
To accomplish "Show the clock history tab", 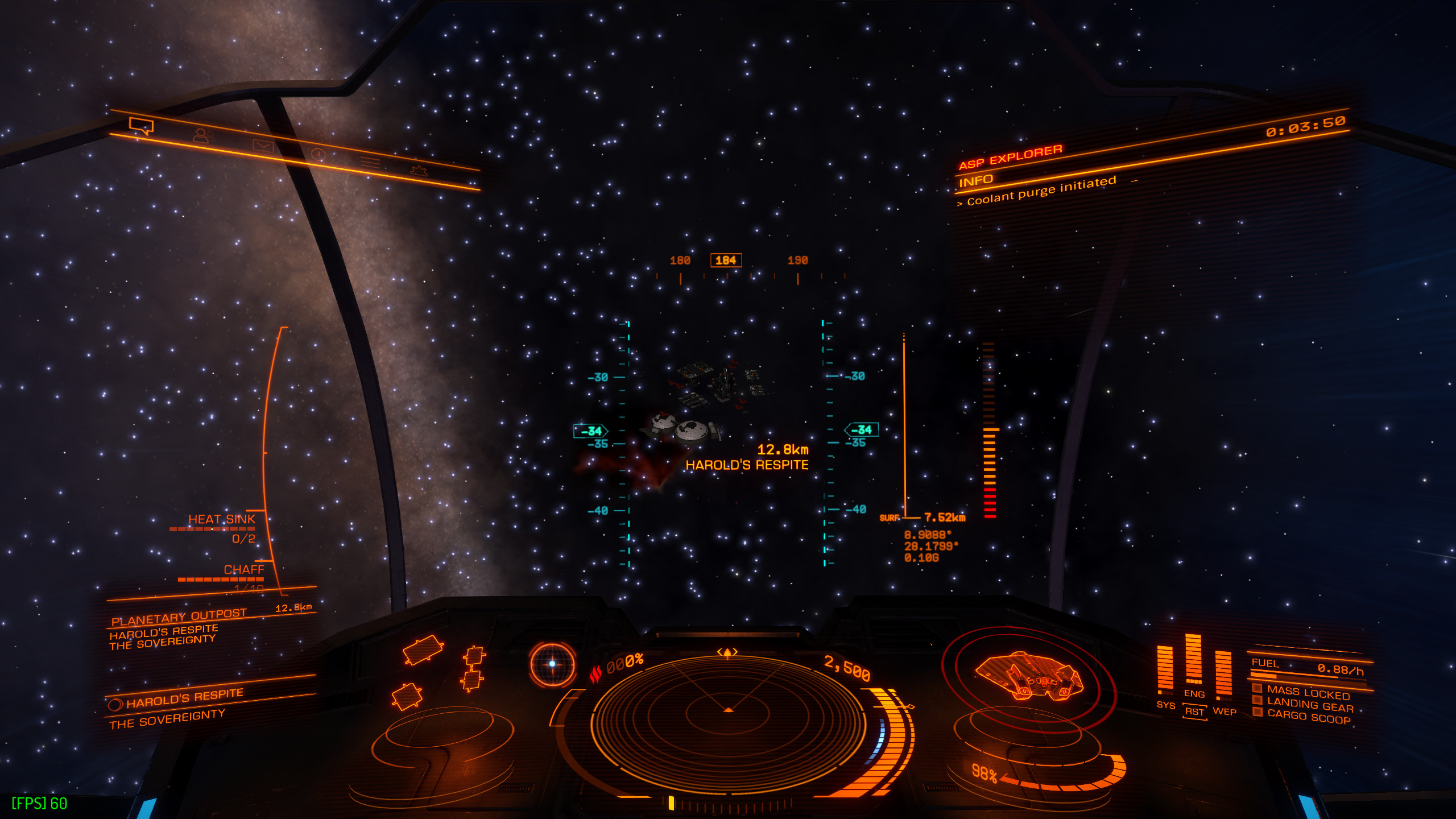I will pyautogui.click(x=318, y=155).
